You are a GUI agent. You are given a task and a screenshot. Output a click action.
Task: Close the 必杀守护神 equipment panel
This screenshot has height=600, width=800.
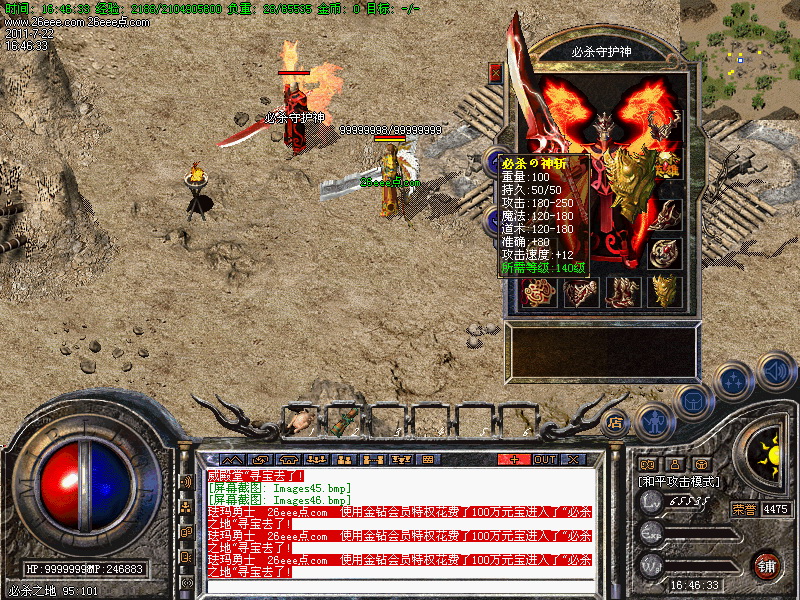coord(495,73)
